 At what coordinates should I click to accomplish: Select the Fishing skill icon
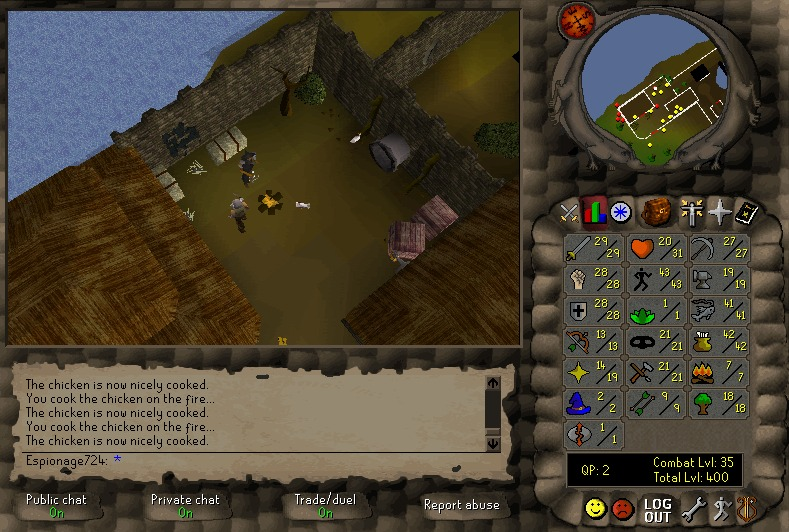click(x=716, y=311)
